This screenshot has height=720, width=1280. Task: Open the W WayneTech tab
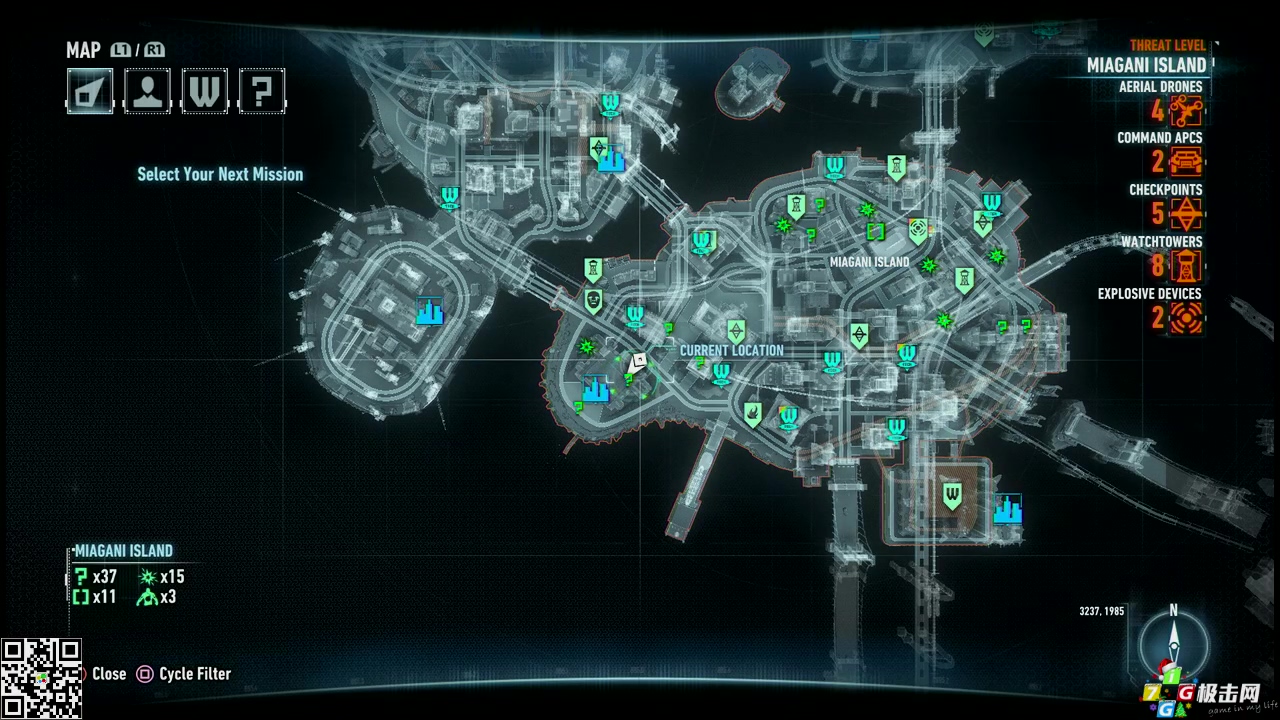click(204, 91)
